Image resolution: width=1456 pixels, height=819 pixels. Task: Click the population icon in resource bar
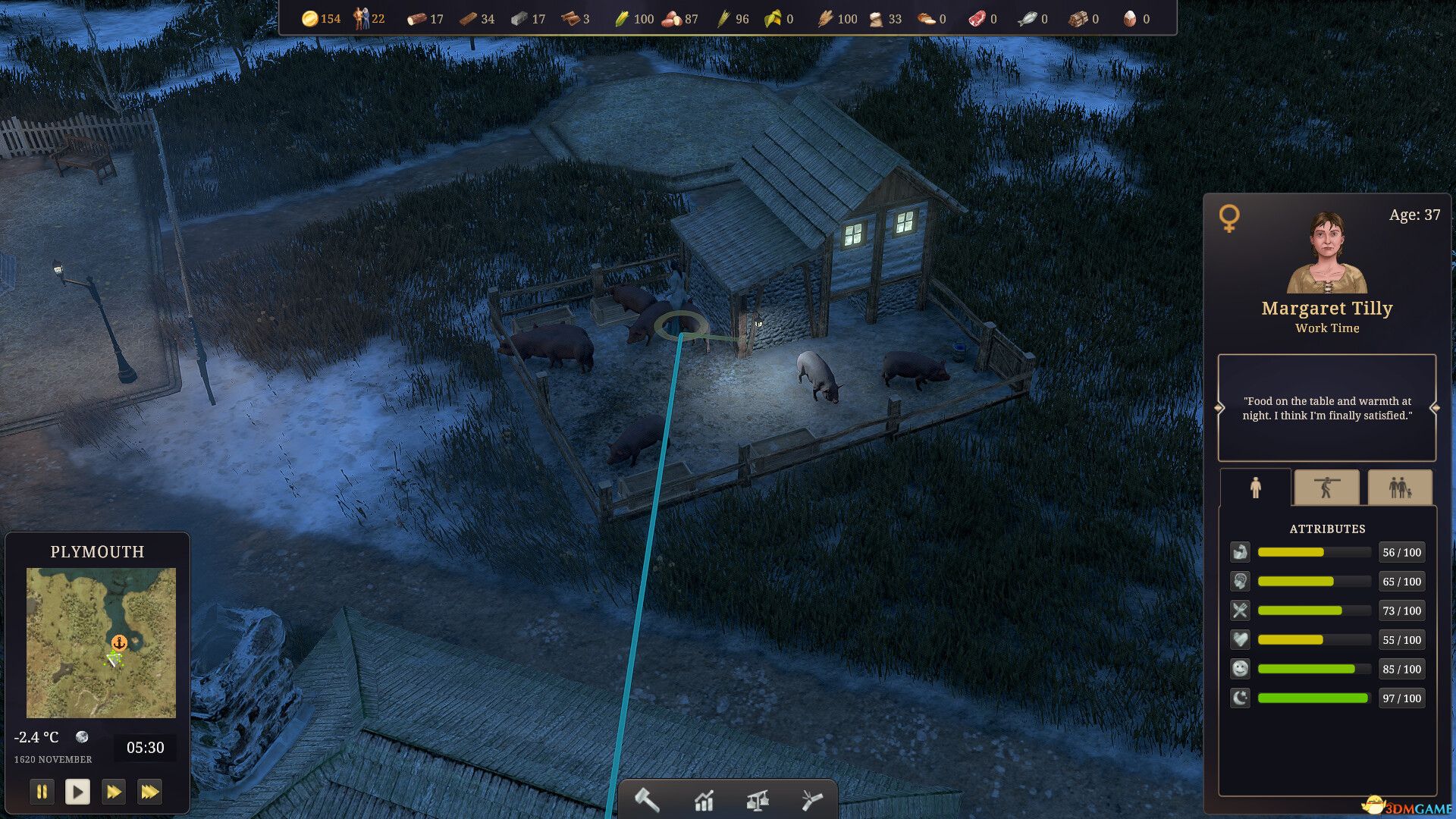tap(361, 19)
